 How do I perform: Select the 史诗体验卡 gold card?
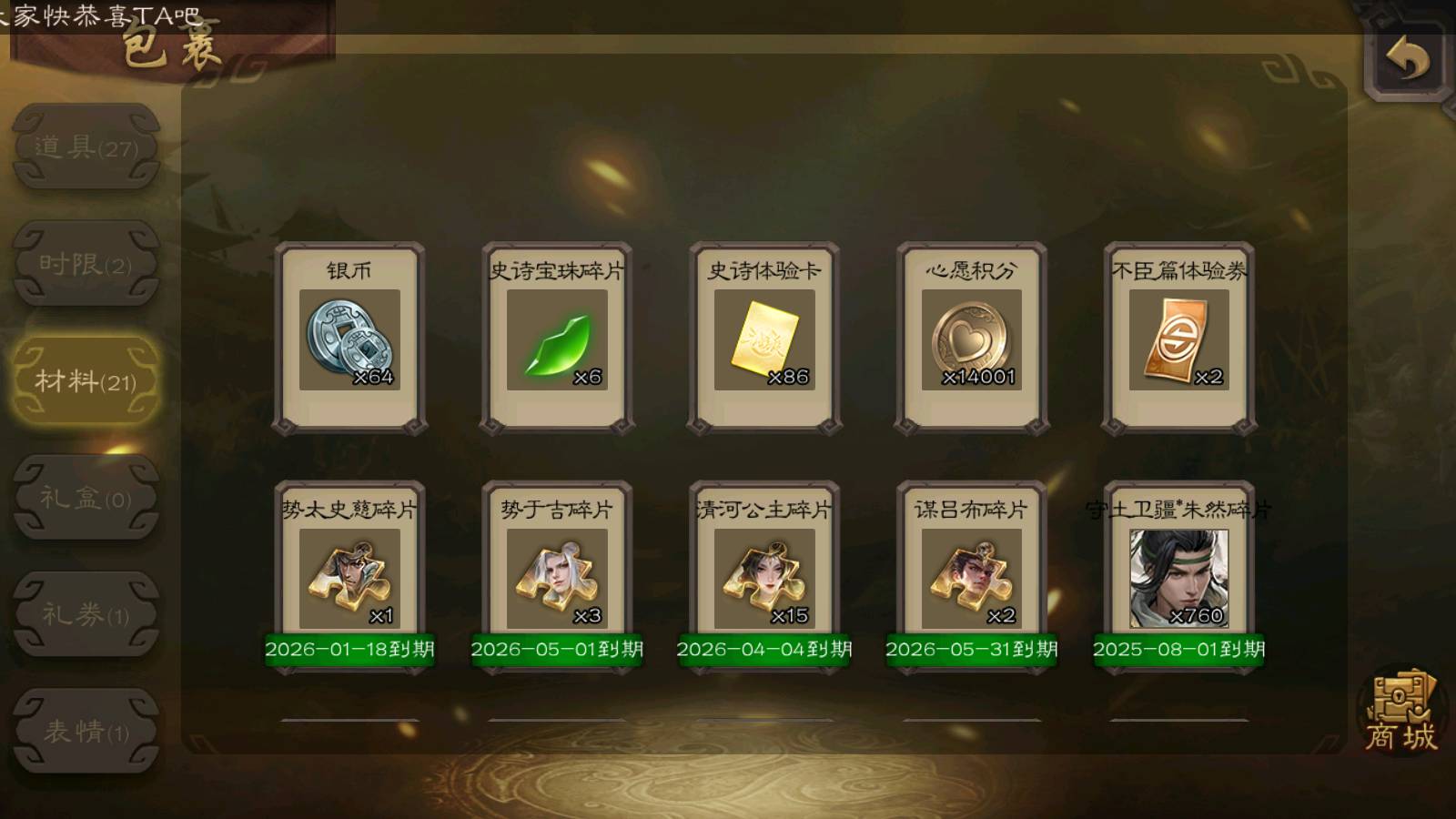click(764, 339)
